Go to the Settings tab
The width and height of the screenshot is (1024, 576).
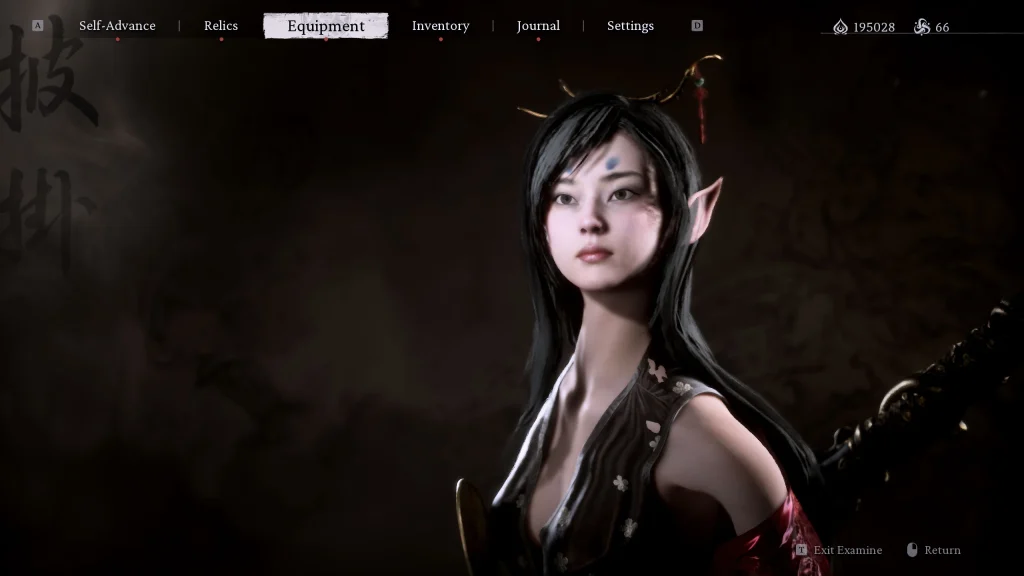[630, 26]
